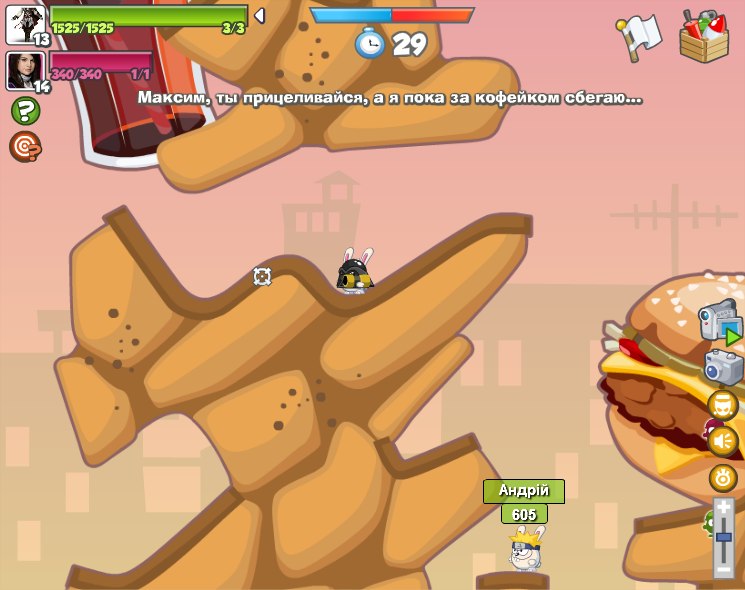Click the white collapse arrow beside the health bar
The height and width of the screenshot is (590, 745).
[x=259, y=16]
